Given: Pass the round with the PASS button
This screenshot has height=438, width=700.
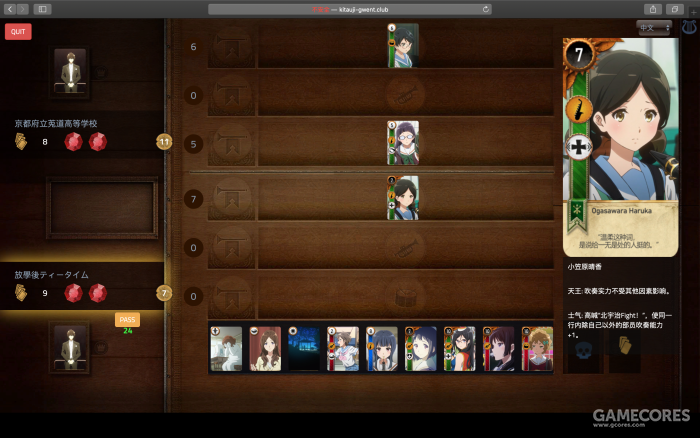Looking at the screenshot, I should click(127, 320).
